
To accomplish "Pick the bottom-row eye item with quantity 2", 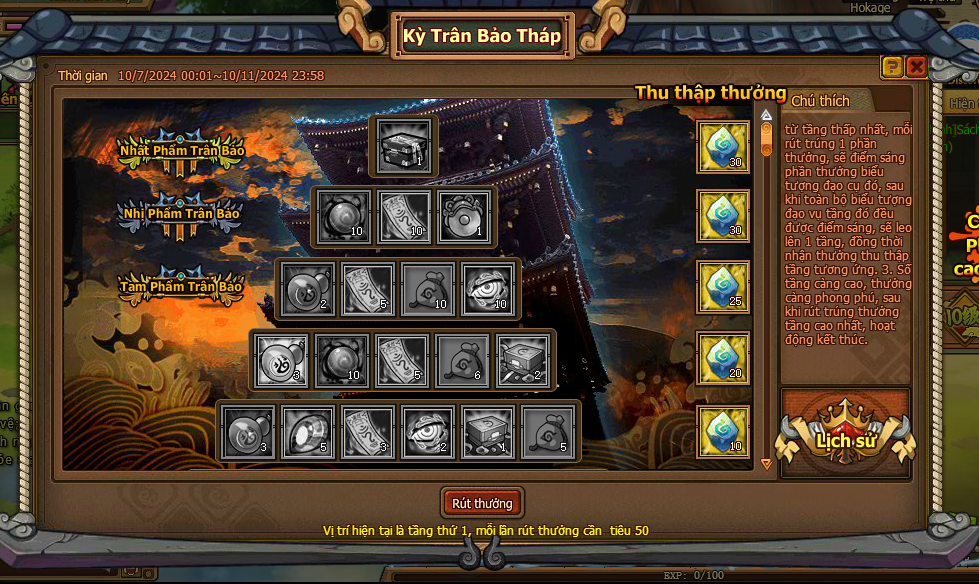I will pyautogui.click(x=428, y=433).
